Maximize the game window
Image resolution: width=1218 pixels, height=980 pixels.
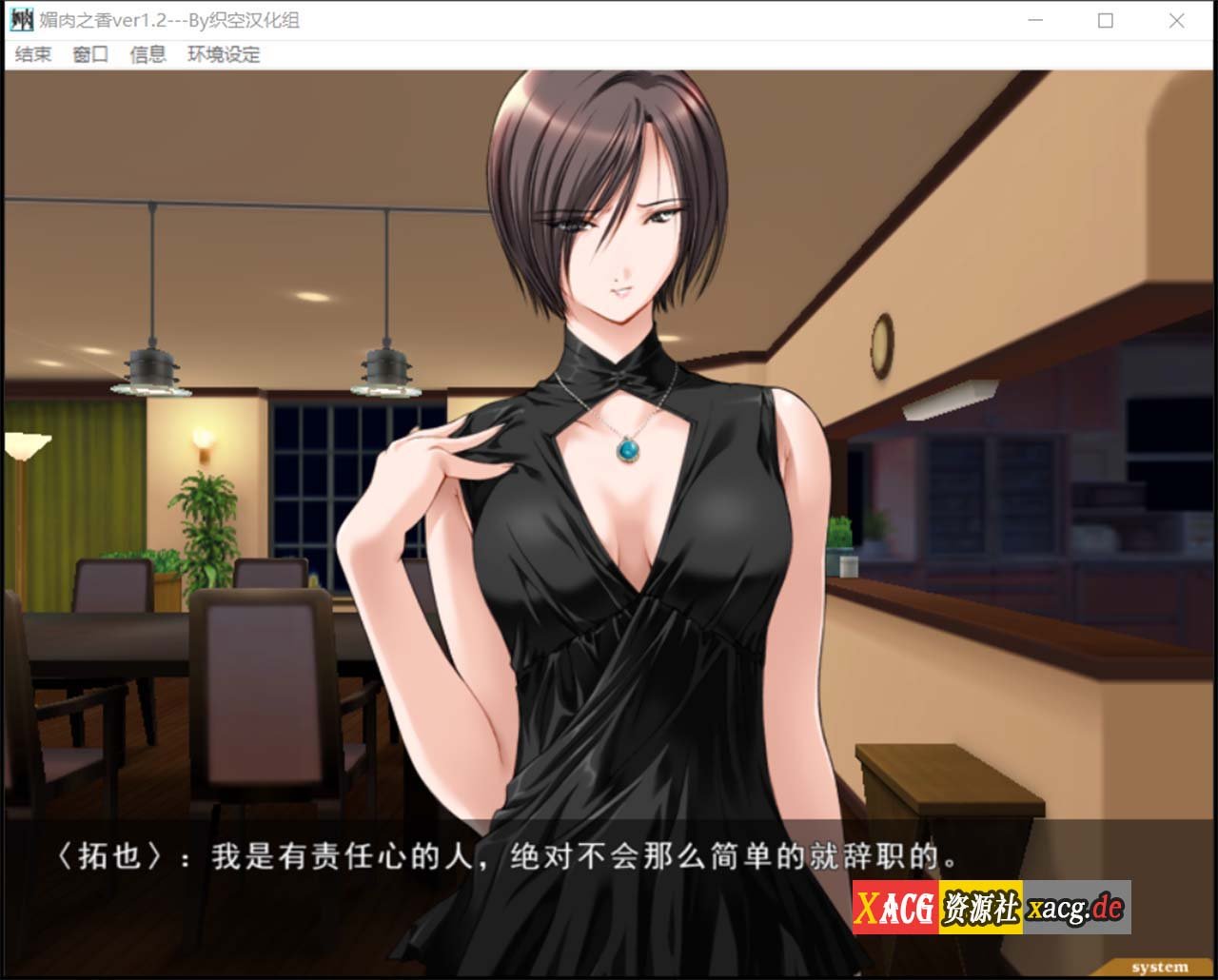tap(1106, 19)
